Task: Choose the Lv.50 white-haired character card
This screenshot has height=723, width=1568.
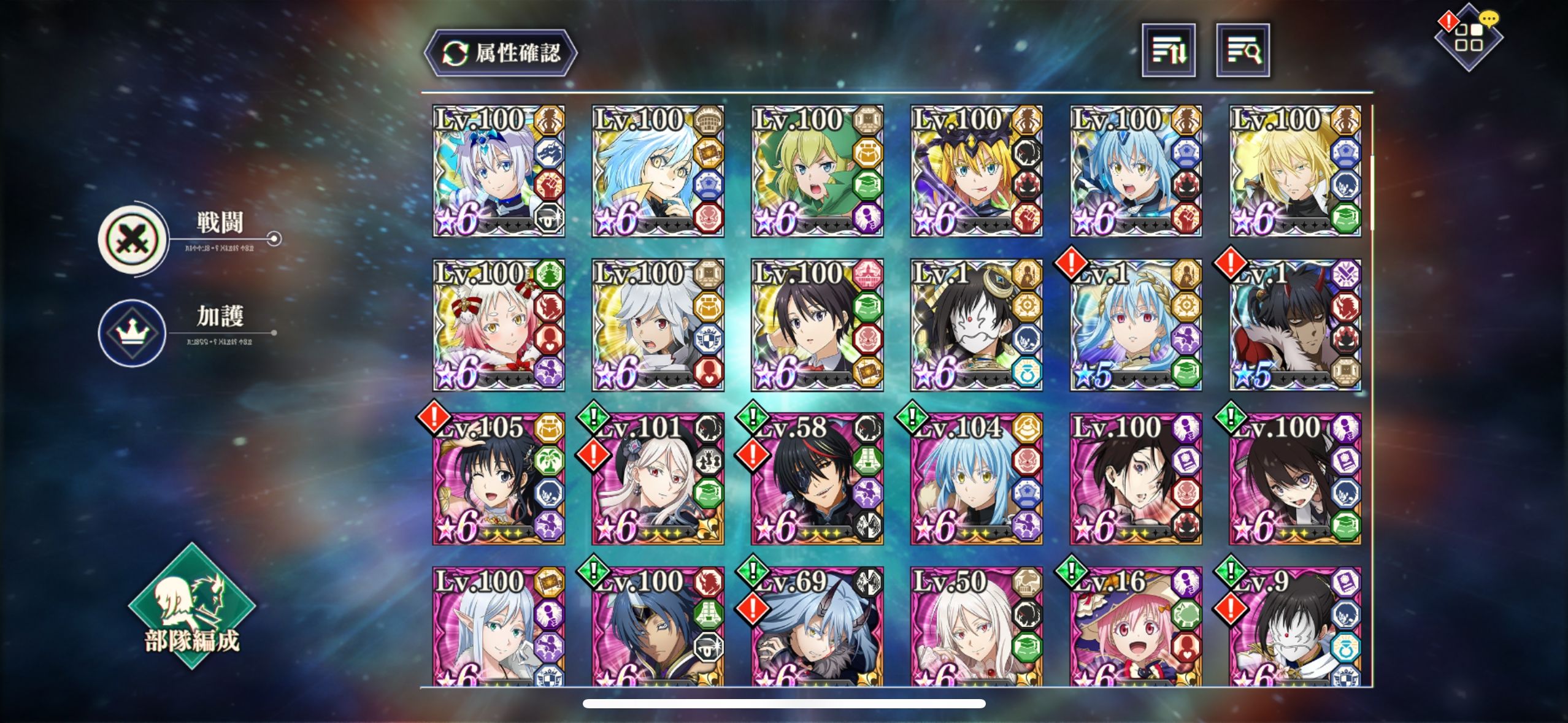Action: pos(977,627)
